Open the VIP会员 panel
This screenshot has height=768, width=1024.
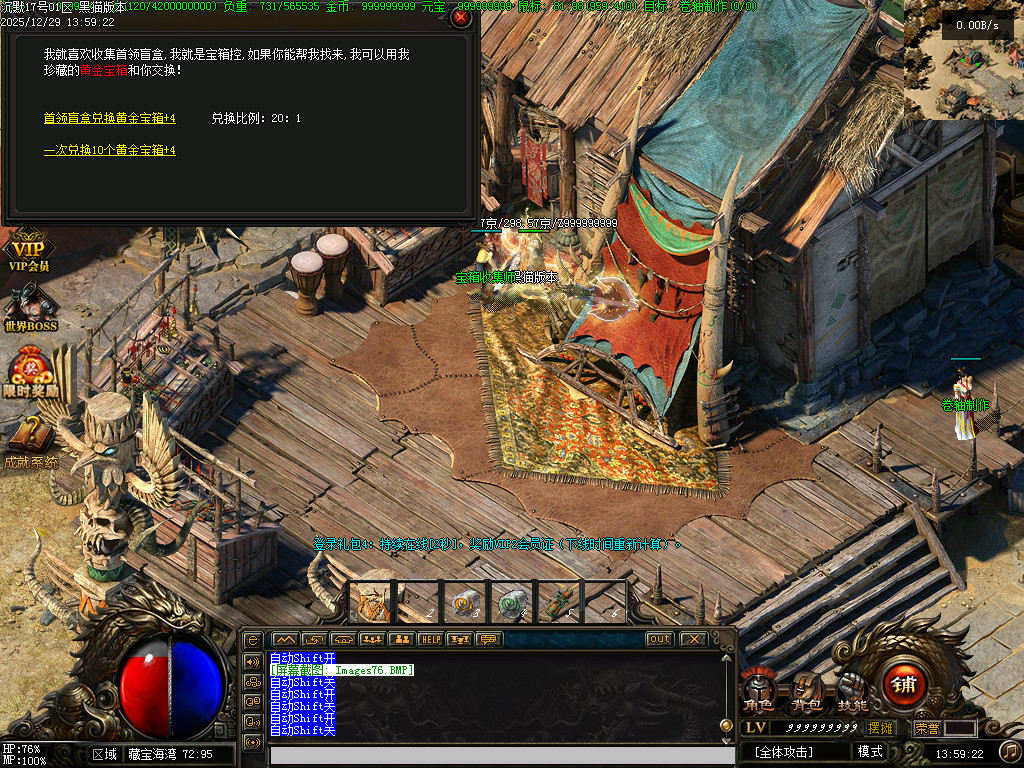click(28, 254)
